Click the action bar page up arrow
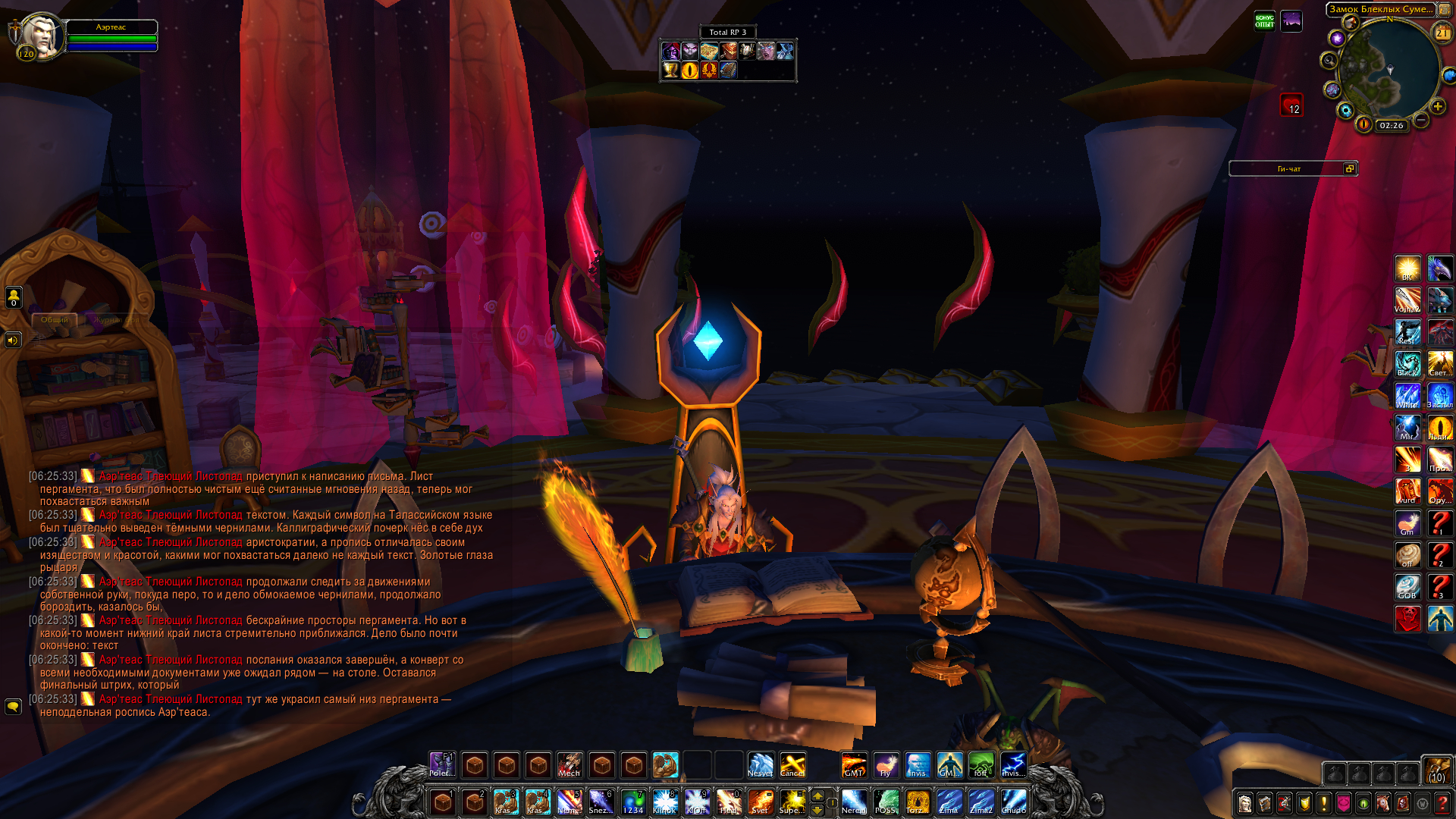Viewport: 1456px width, 819px height. 817,795
